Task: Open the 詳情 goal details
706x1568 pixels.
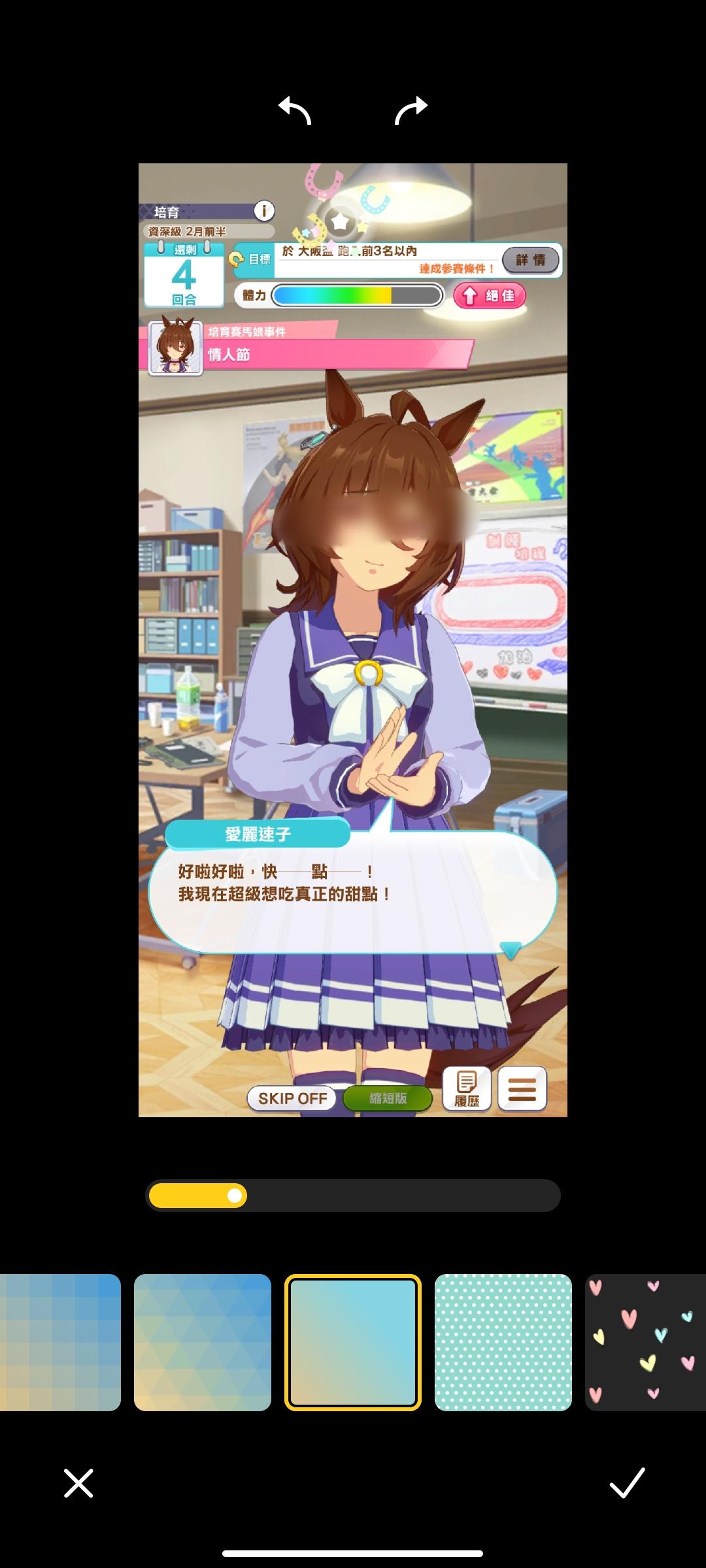Action: tap(530, 260)
